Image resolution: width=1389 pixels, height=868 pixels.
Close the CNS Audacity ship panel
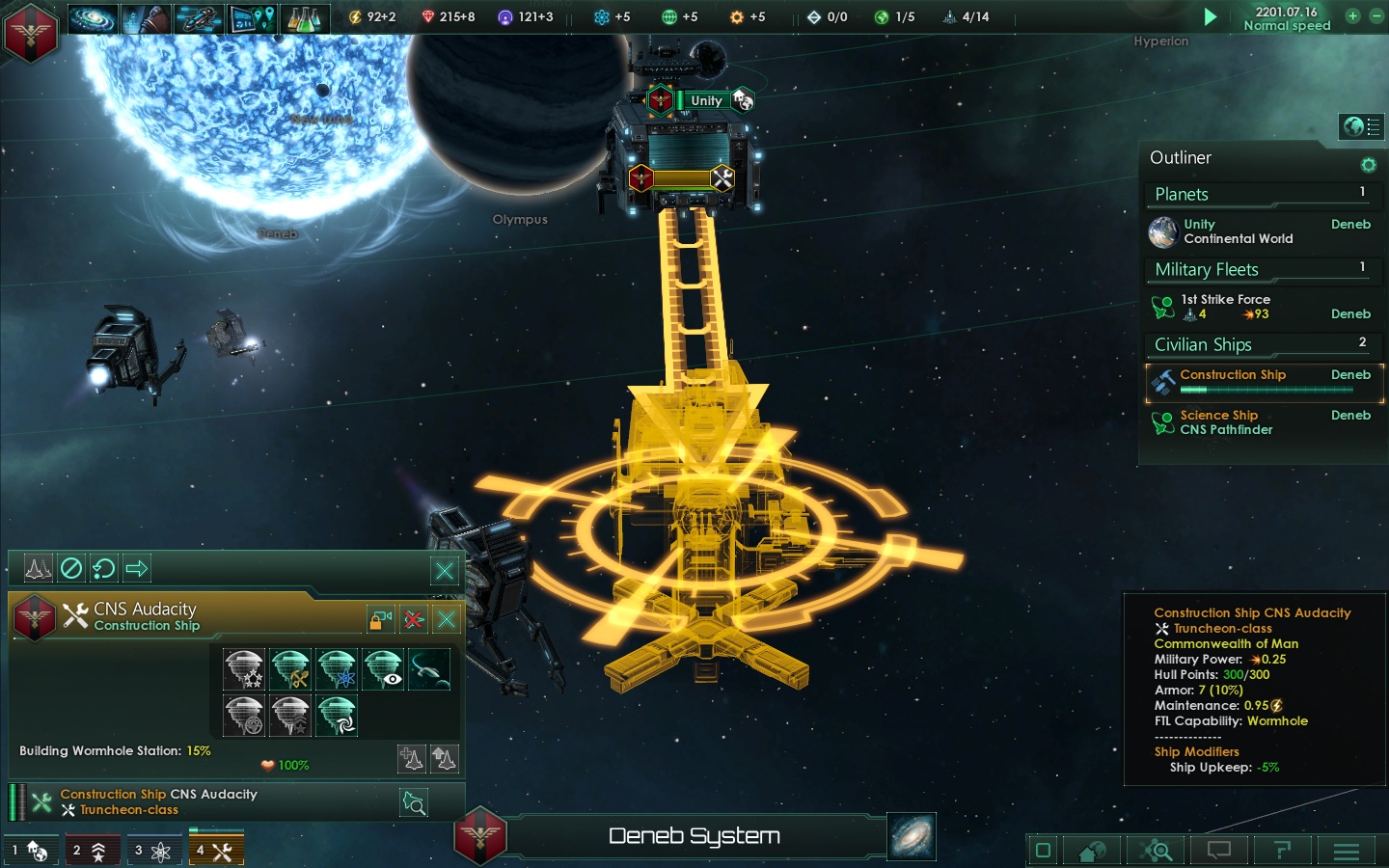[447, 619]
